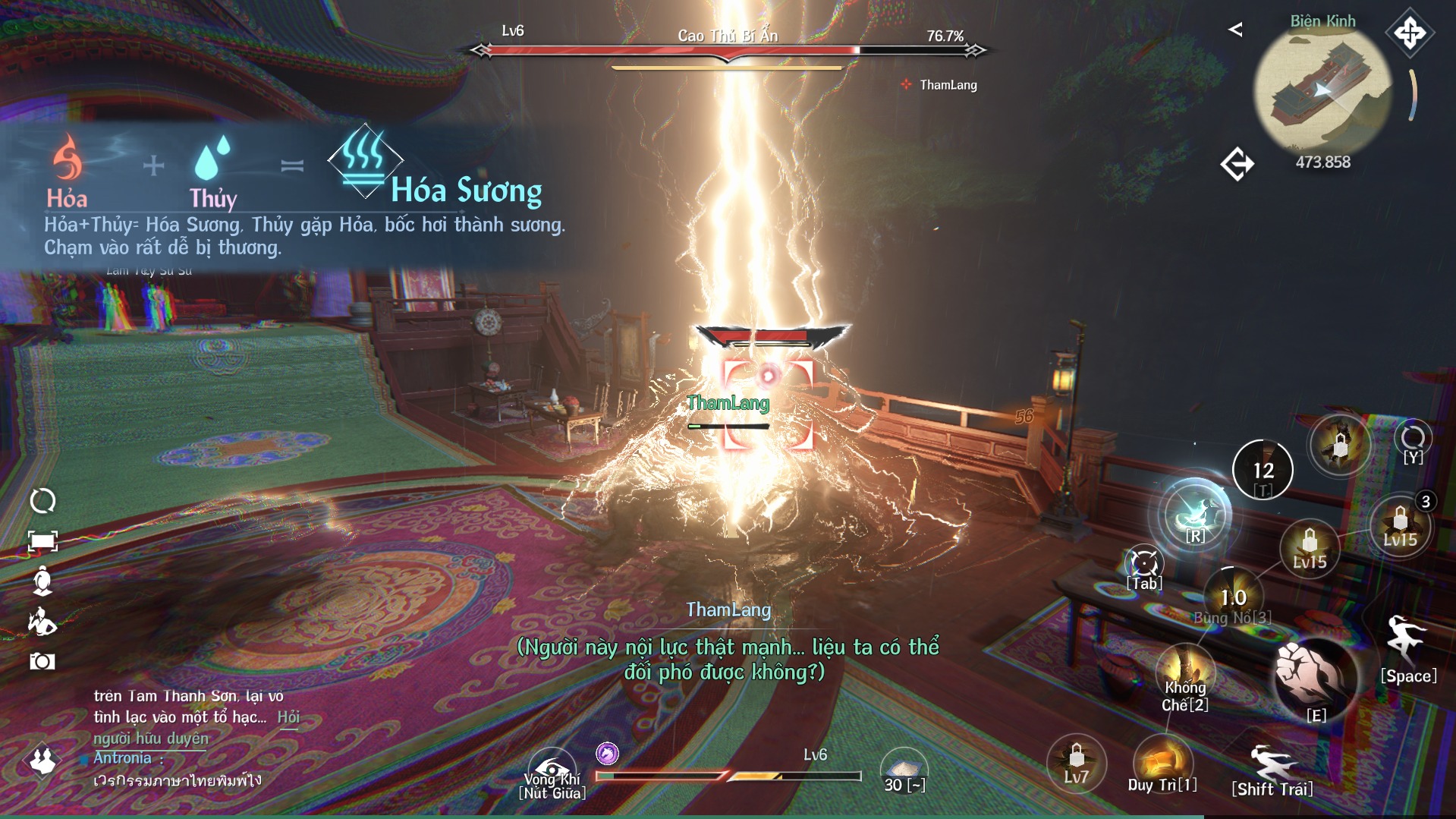Click the diamond exit arrow icon
Image resolution: width=1456 pixels, height=819 pixels.
(1237, 164)
